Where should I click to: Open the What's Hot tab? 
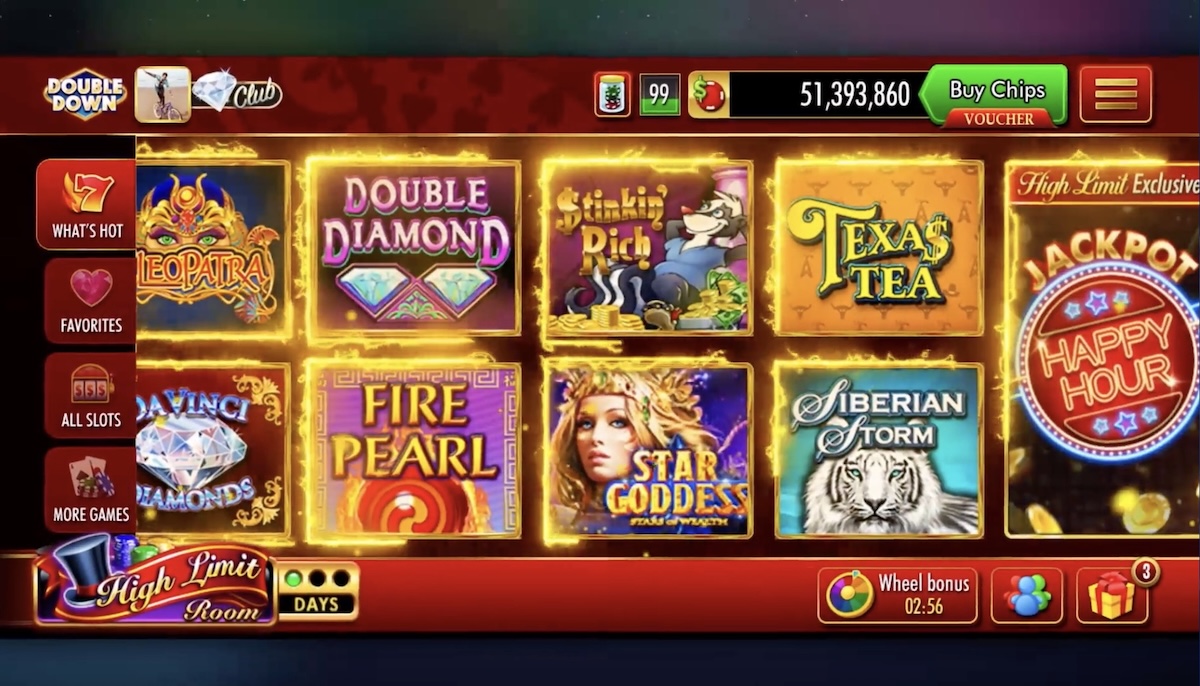point(88,204)
